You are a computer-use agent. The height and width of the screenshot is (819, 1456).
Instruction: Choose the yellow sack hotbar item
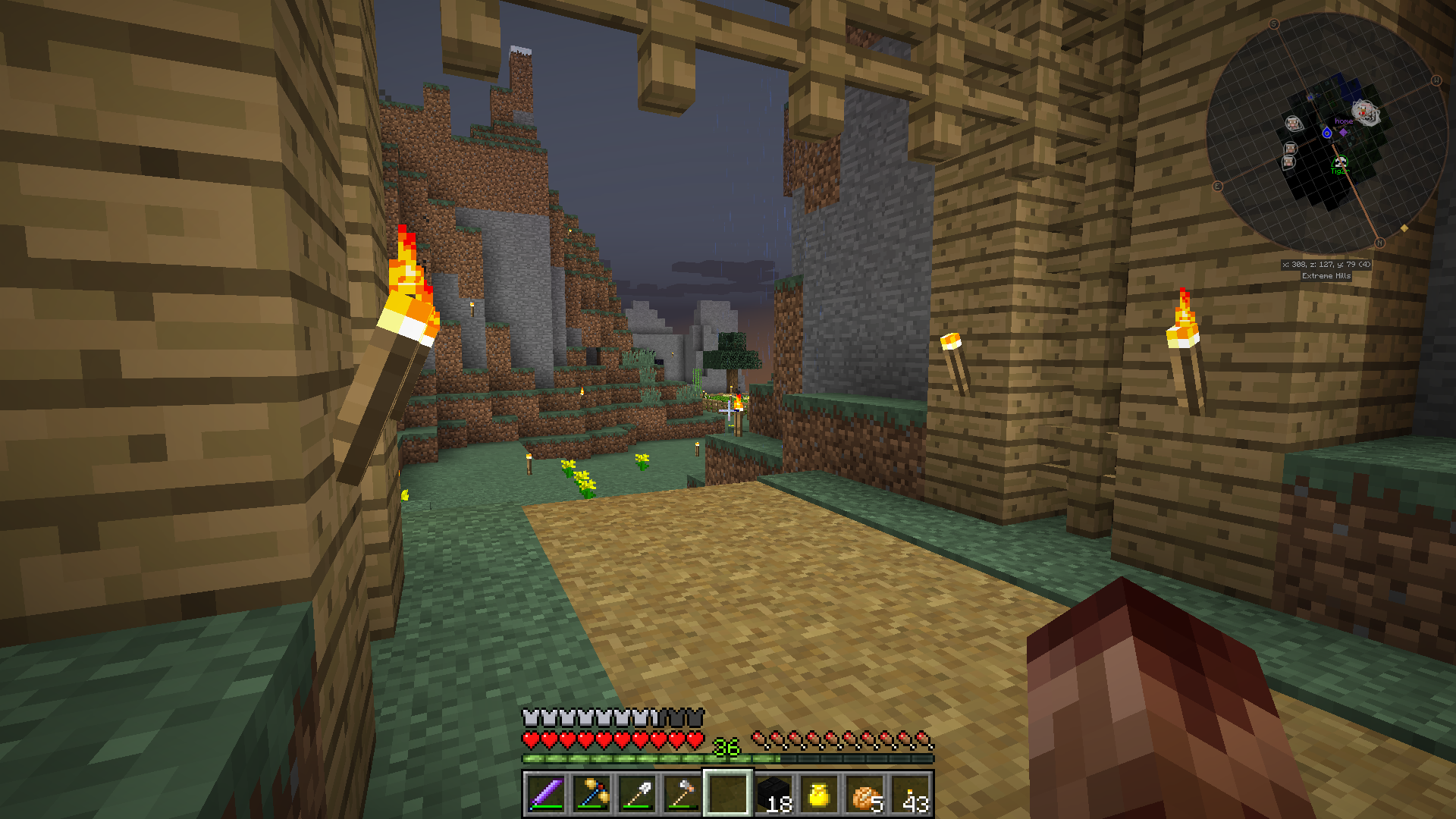[x=819, y=794]
